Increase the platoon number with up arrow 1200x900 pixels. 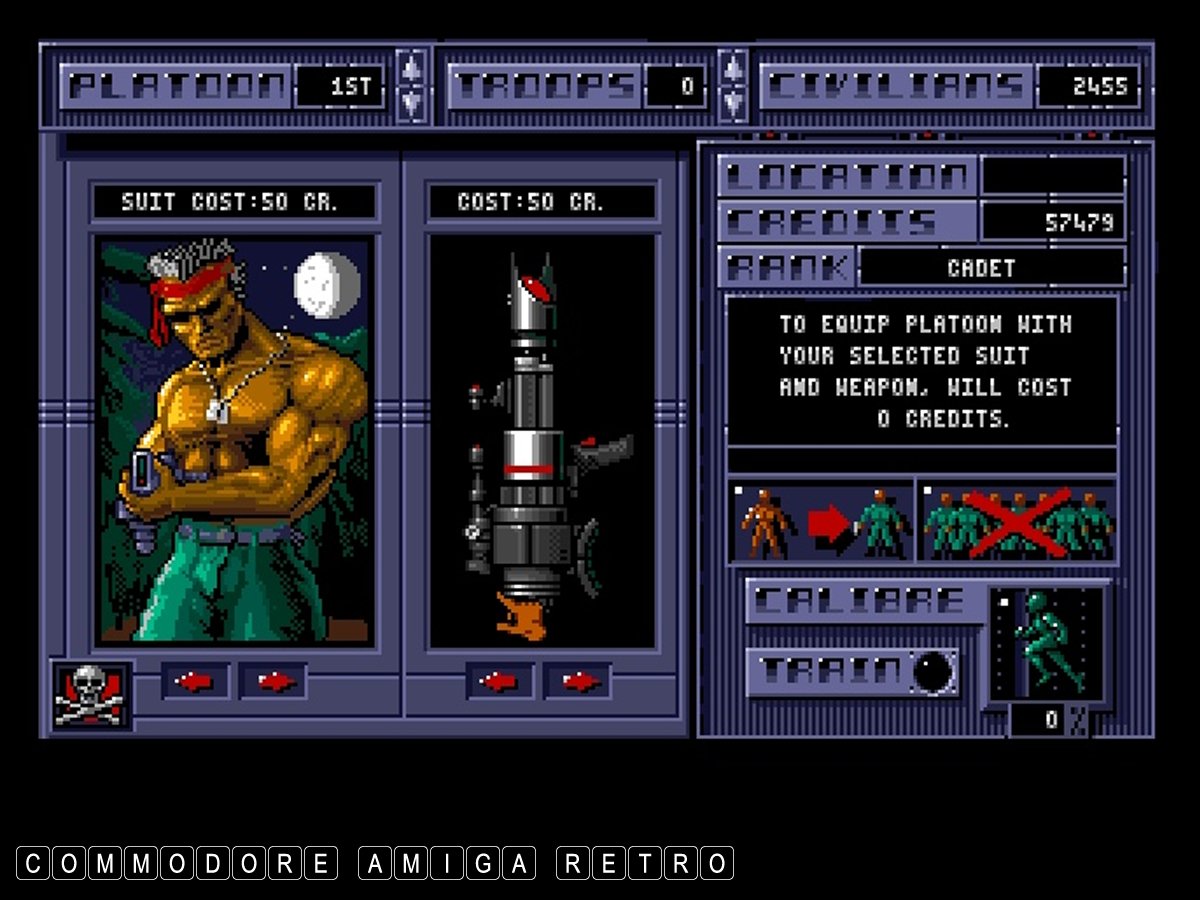tap(411, 68)
